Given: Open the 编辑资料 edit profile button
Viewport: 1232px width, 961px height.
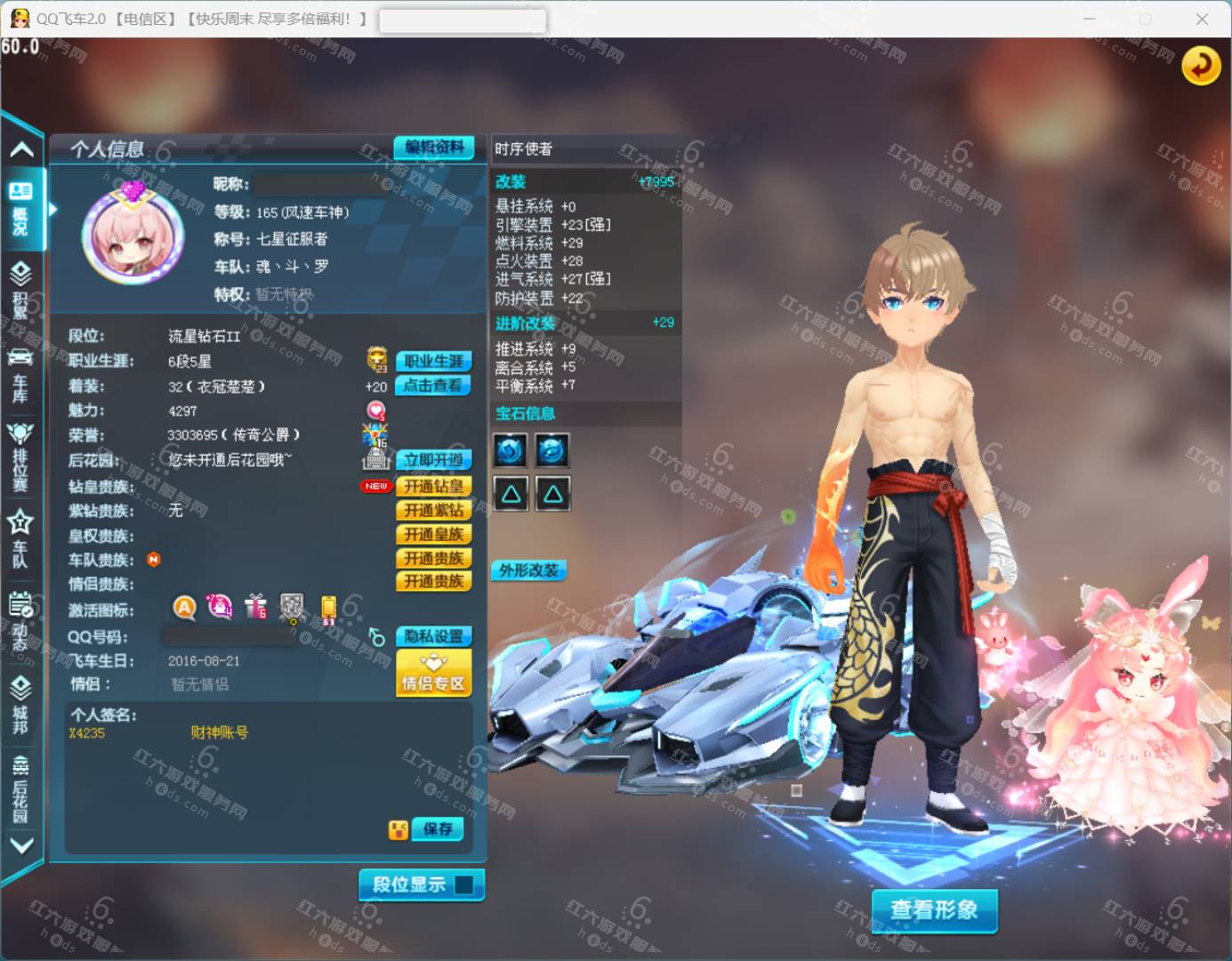Looking at the screenshot, I should [x=434, y=148].
